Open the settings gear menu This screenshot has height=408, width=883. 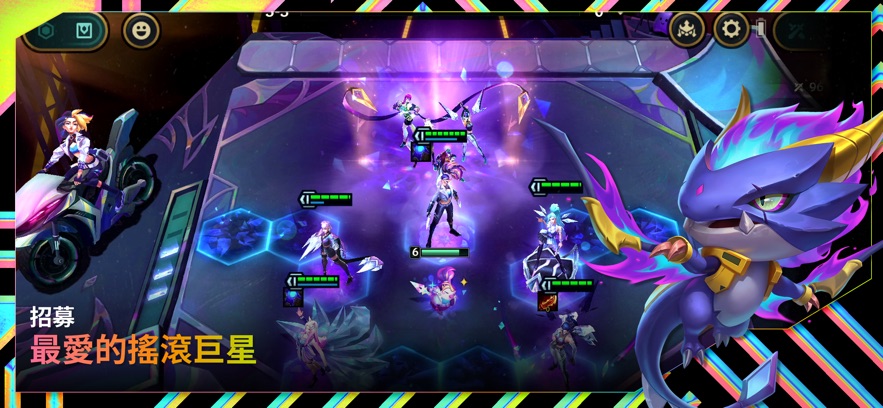(731, 29)
